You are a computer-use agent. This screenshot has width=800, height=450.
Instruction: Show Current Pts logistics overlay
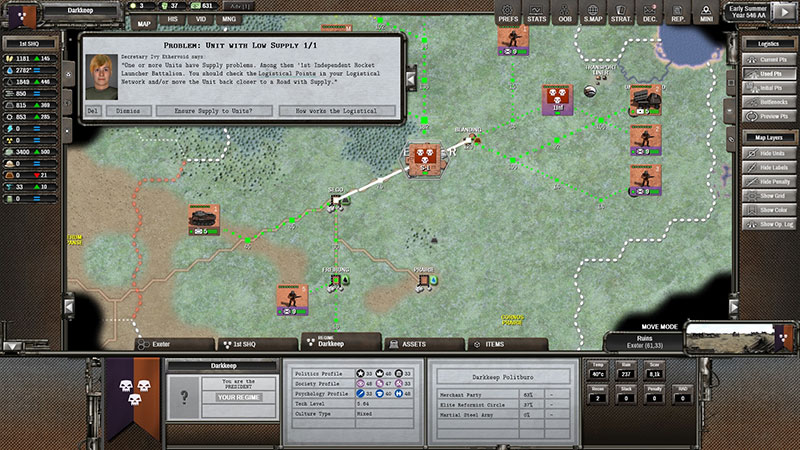point(768,60)
